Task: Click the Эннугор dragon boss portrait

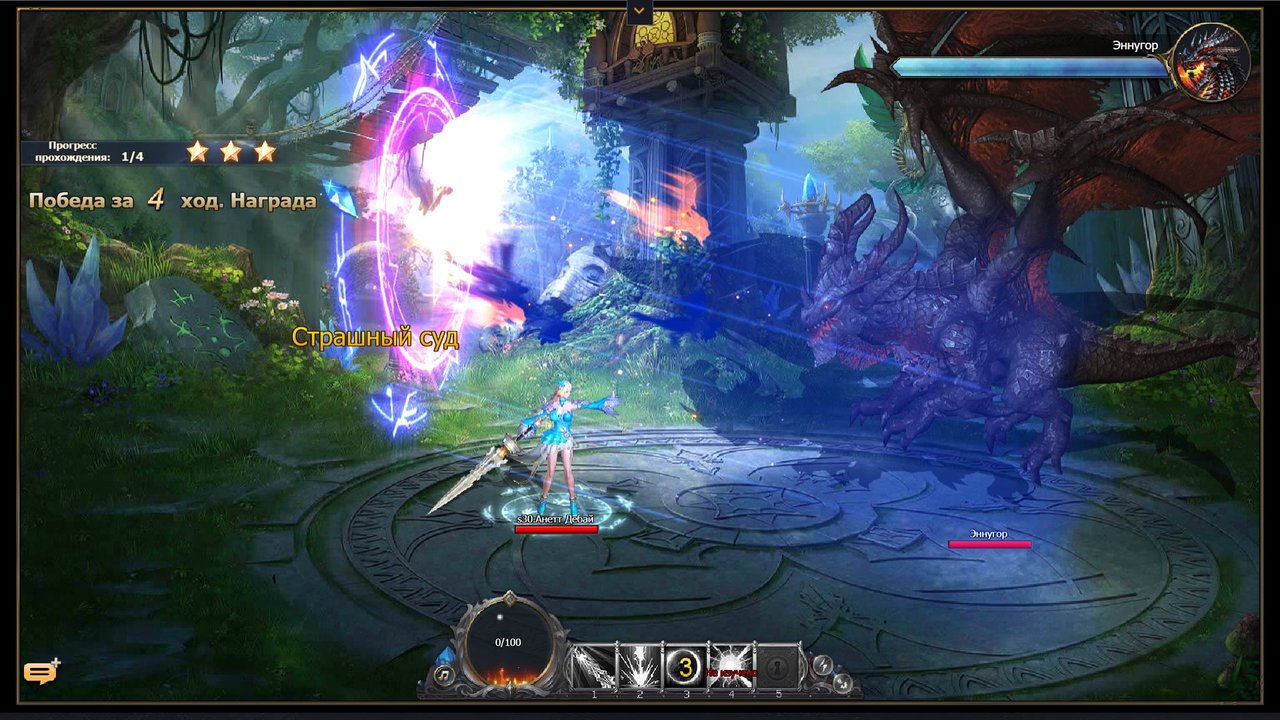Action: (1212, 62)
